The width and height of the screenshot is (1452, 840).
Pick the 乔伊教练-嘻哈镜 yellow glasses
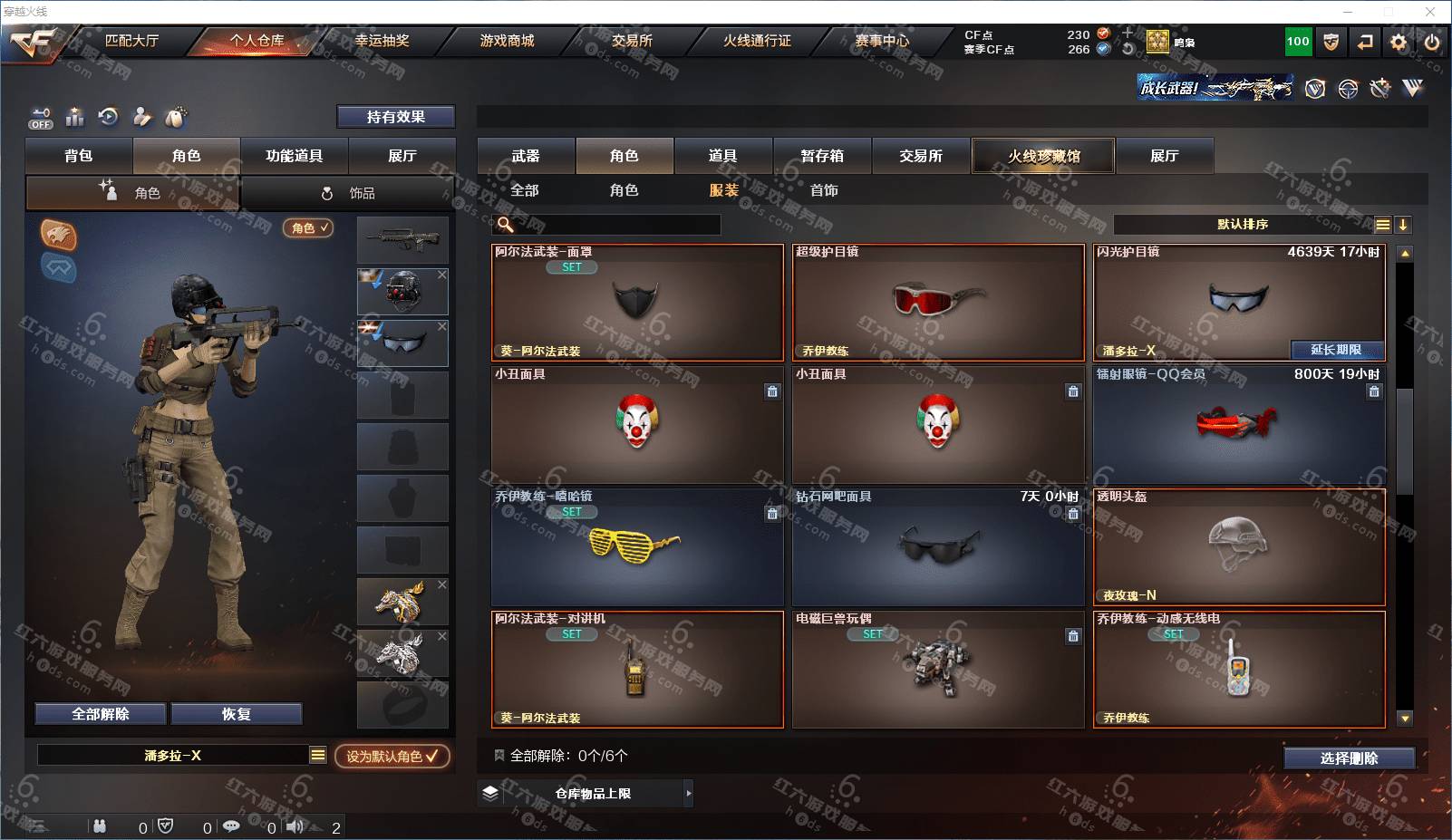click(x=636, y=546)
